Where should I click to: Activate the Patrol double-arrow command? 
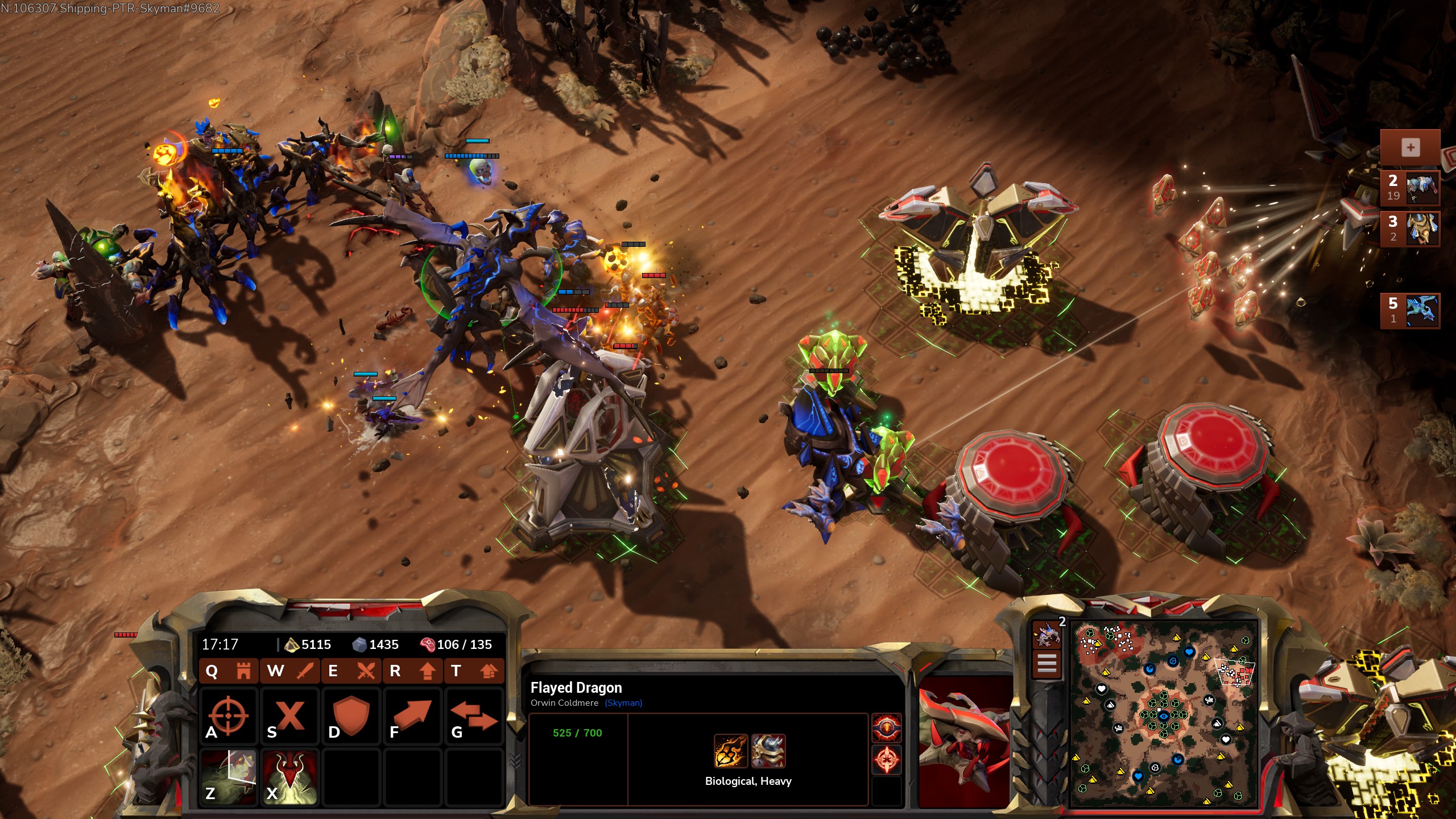click(x=474, y=715)
